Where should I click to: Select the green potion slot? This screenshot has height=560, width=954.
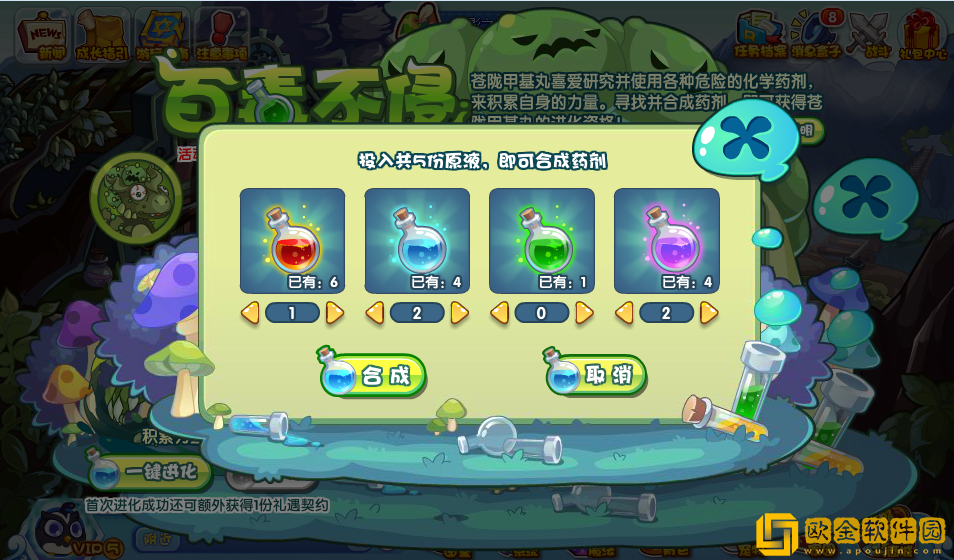pos(541,241)
